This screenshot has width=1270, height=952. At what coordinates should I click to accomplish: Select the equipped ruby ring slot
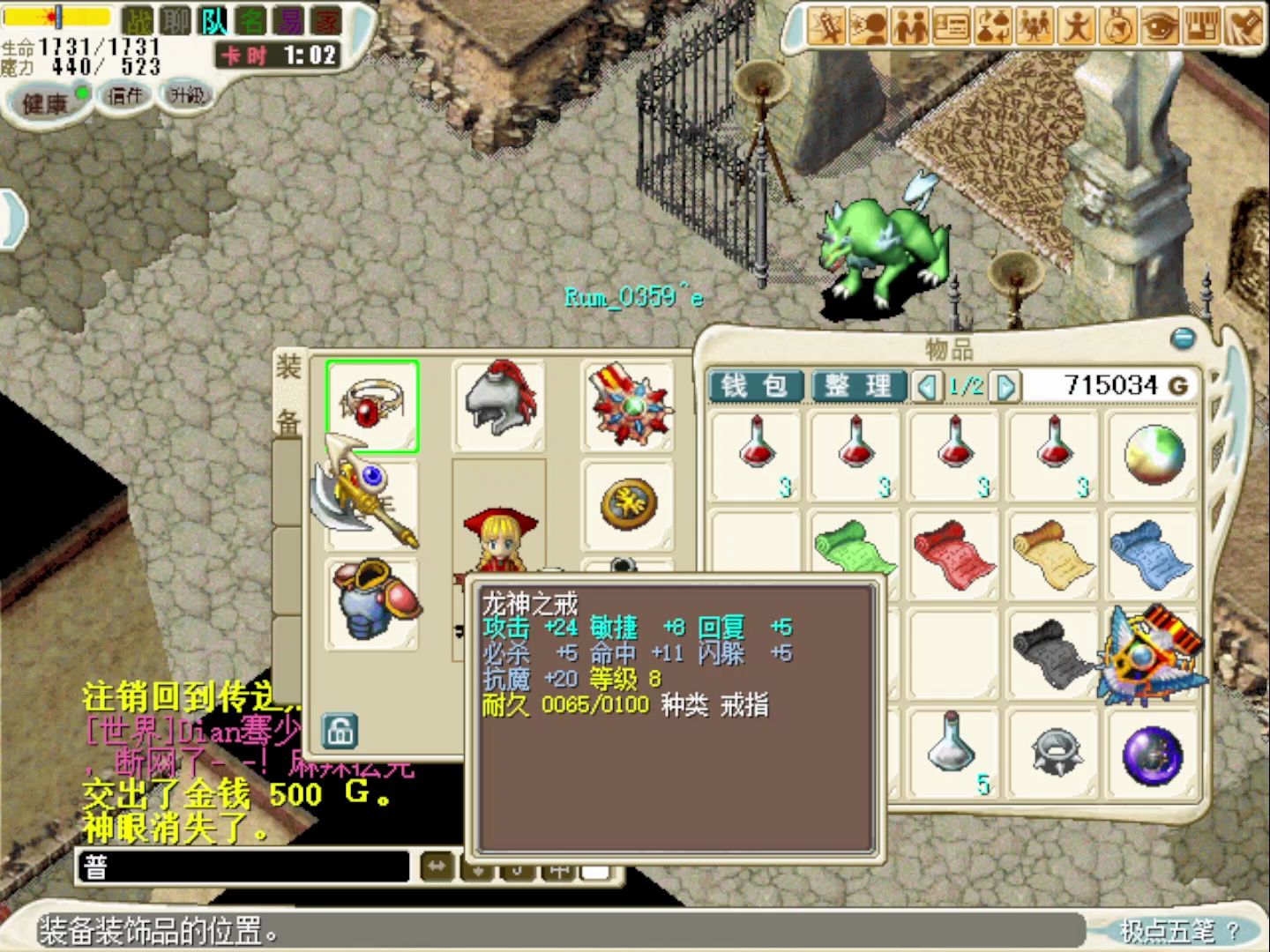372,406
